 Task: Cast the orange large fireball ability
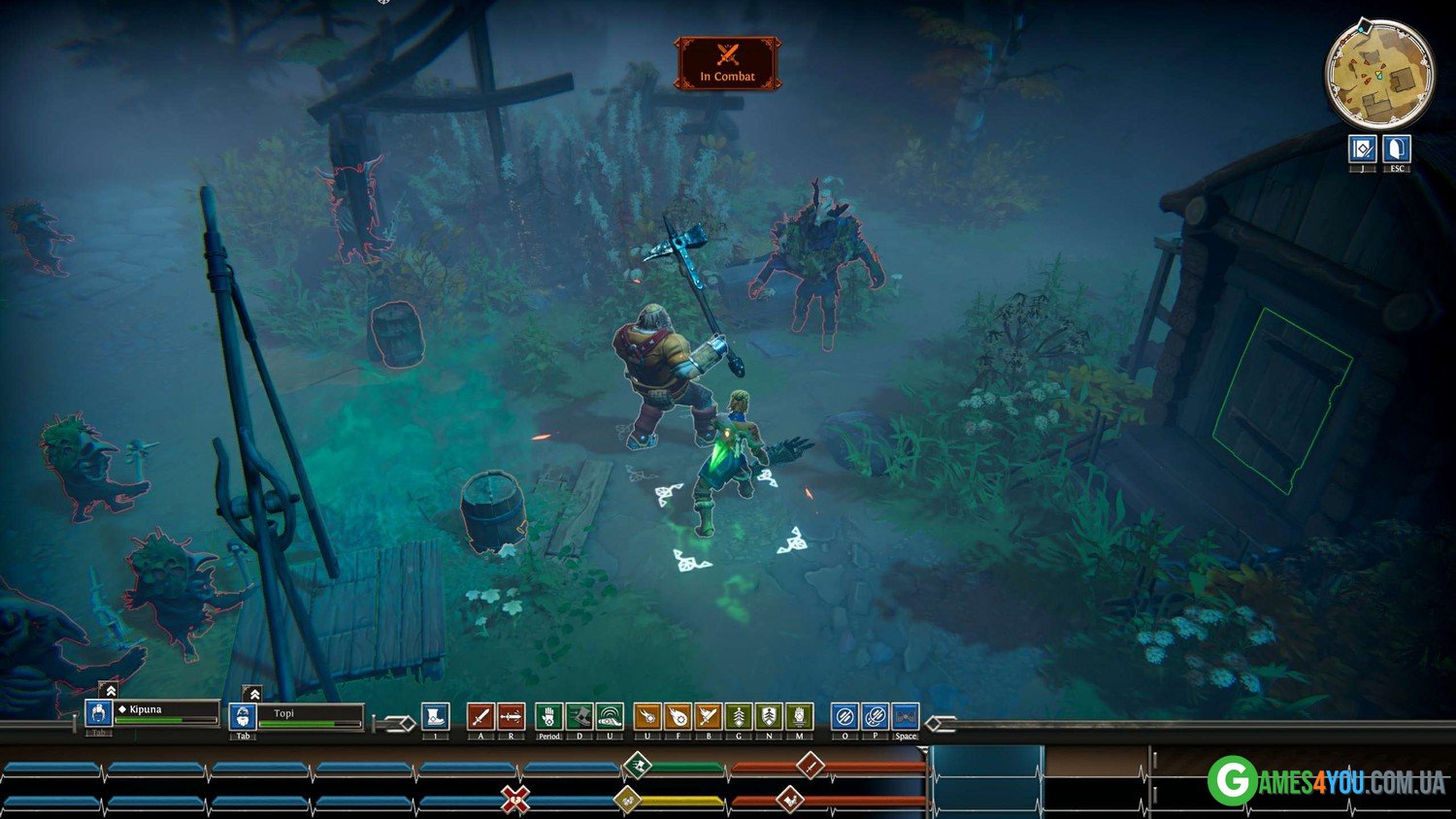click(678, 717)
